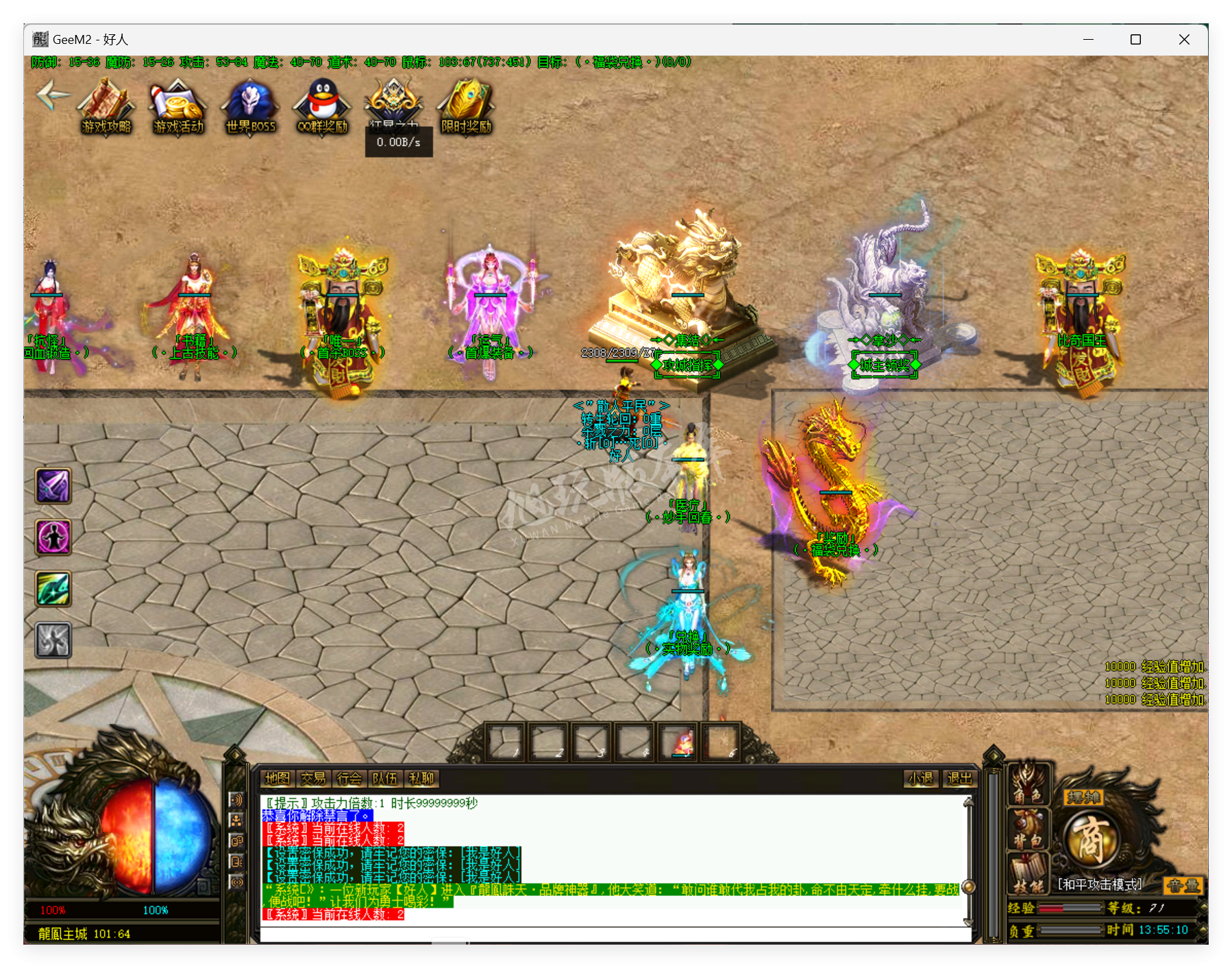Activate the magenta circle figure skill

point(53,537)
